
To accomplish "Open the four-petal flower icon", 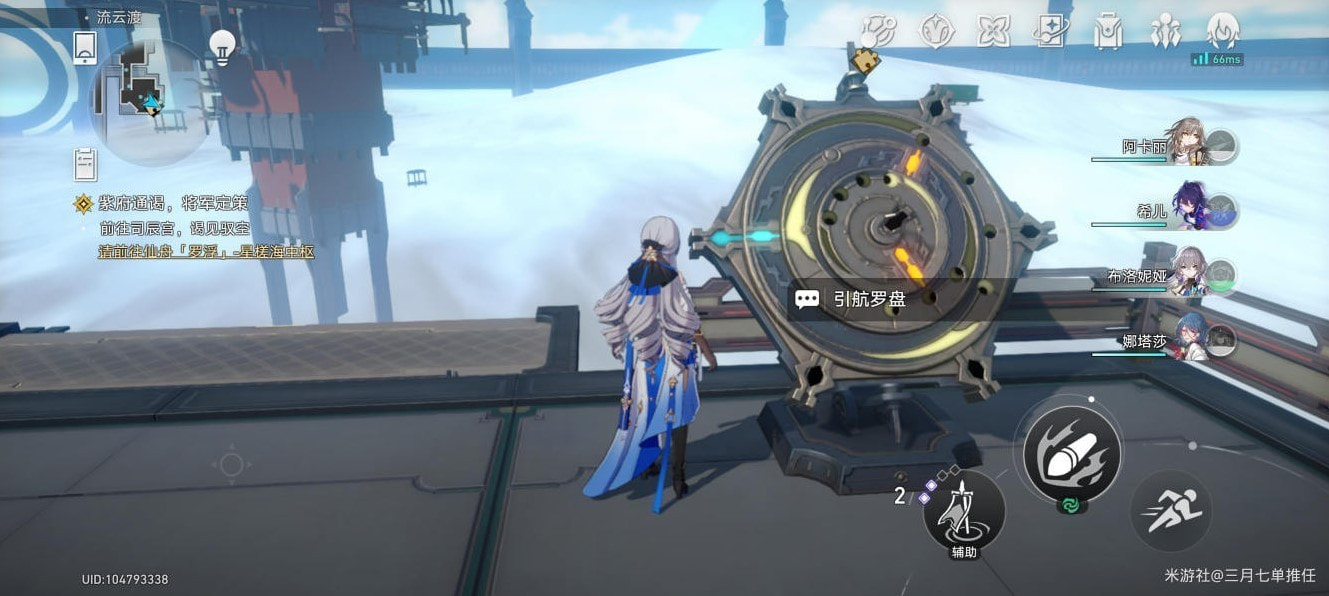I will [993, 32].
